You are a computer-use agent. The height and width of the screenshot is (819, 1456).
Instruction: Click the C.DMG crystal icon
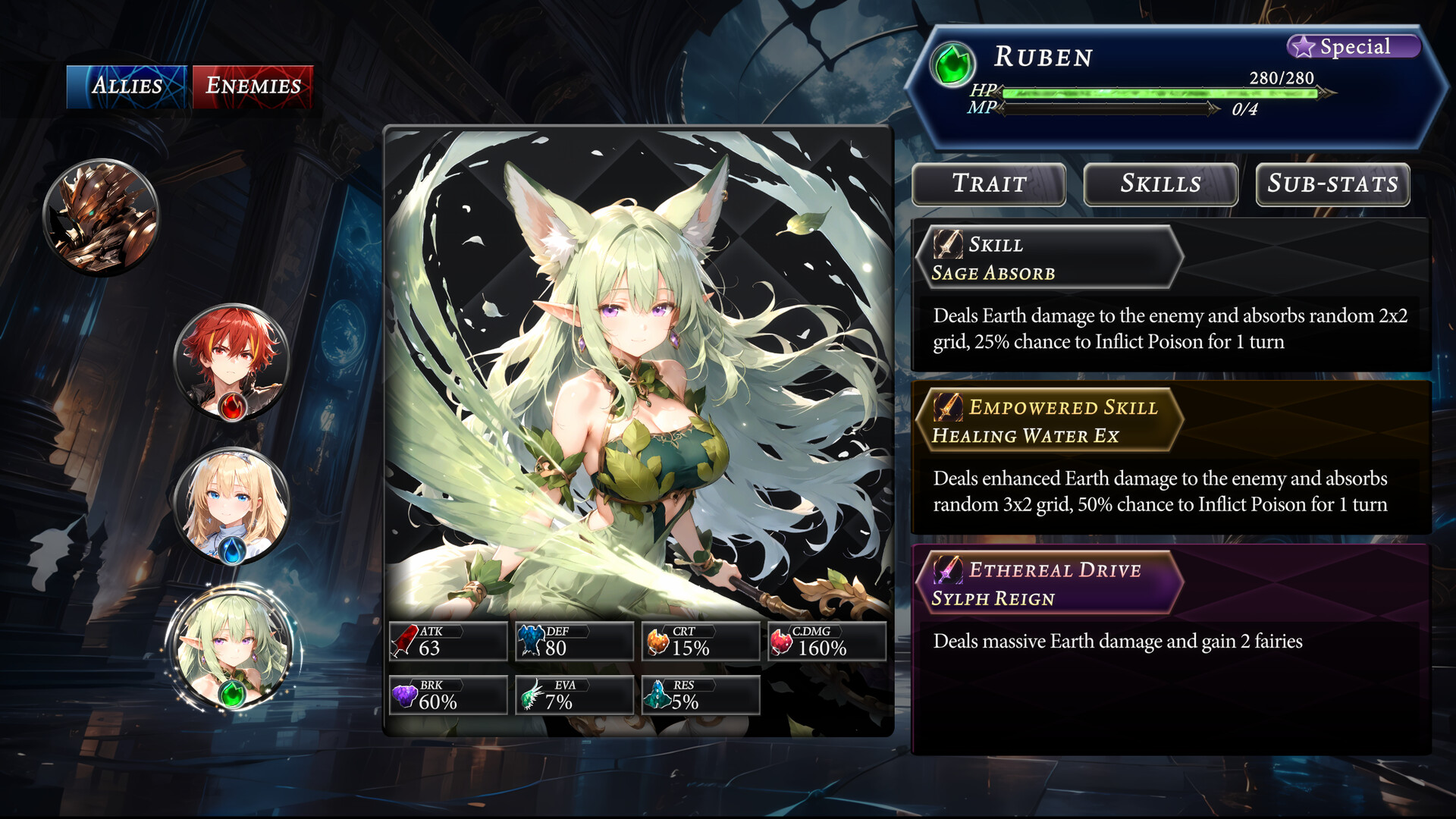[x=780, y=642]
